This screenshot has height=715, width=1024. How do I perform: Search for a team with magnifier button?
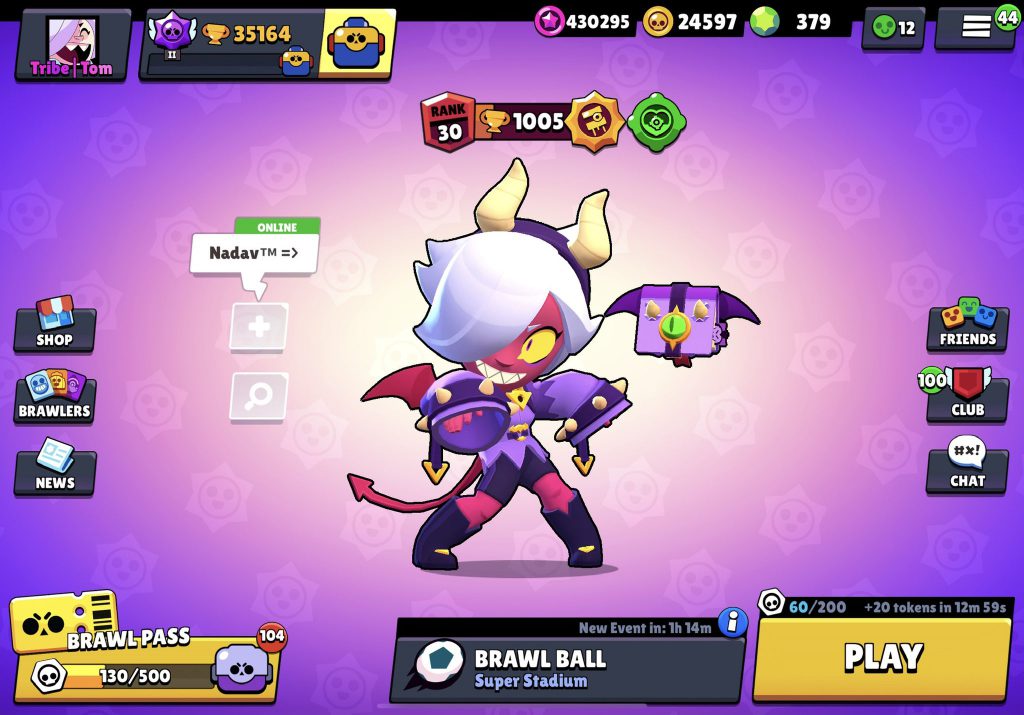259,396
